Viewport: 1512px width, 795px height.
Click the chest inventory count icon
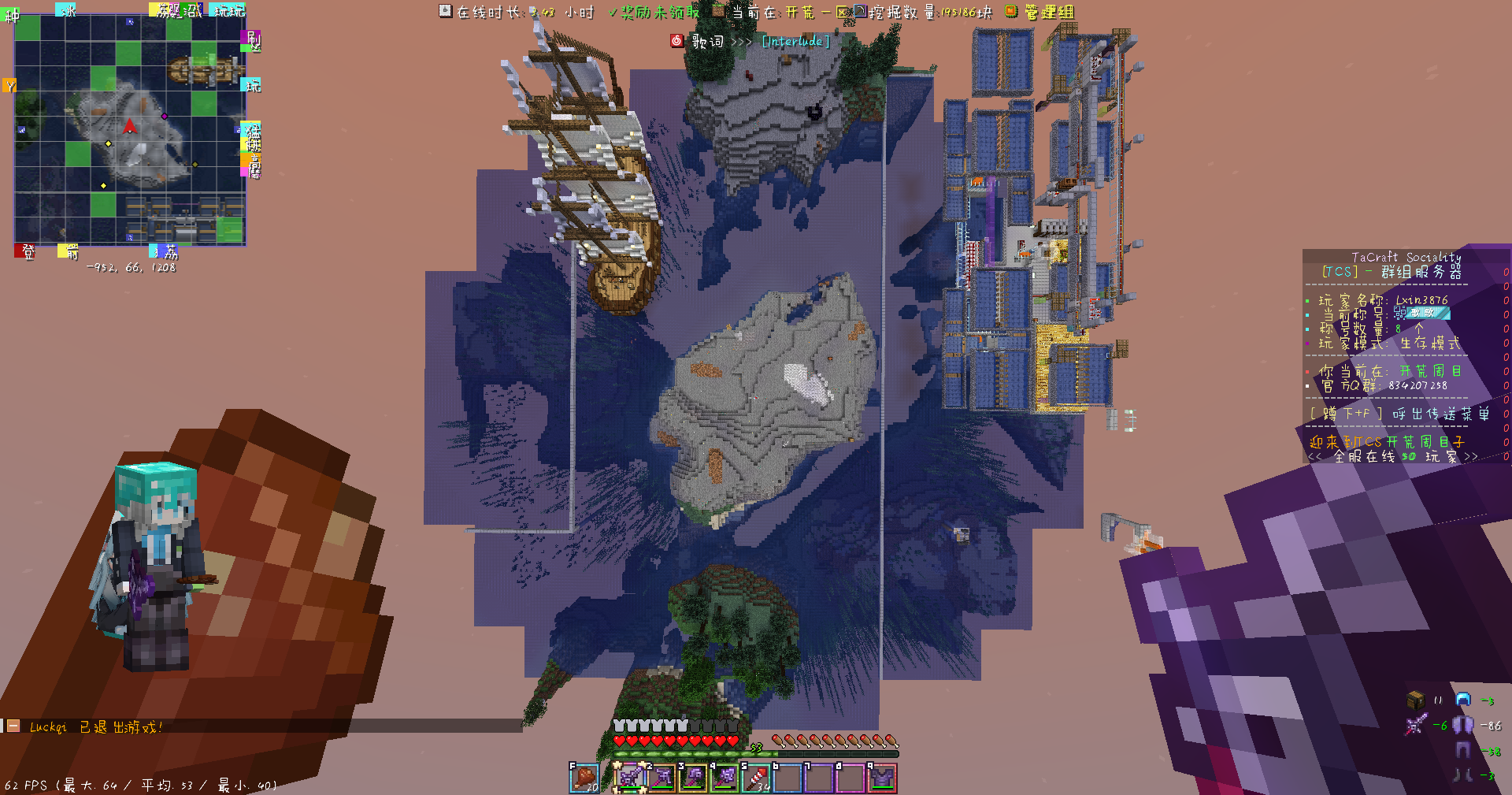[x=1415, y=700]
